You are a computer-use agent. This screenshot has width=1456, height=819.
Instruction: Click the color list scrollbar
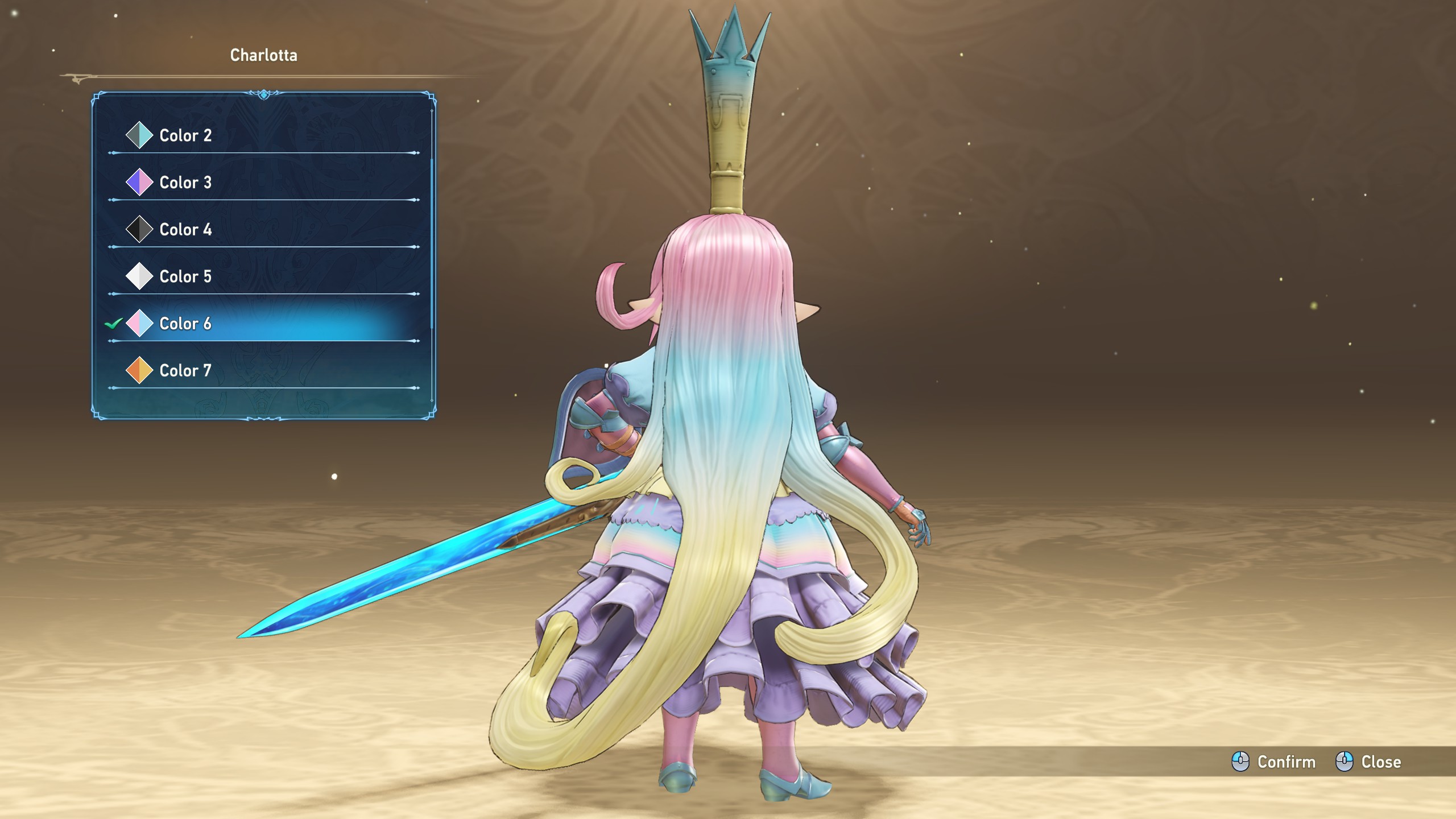point(432,245)
